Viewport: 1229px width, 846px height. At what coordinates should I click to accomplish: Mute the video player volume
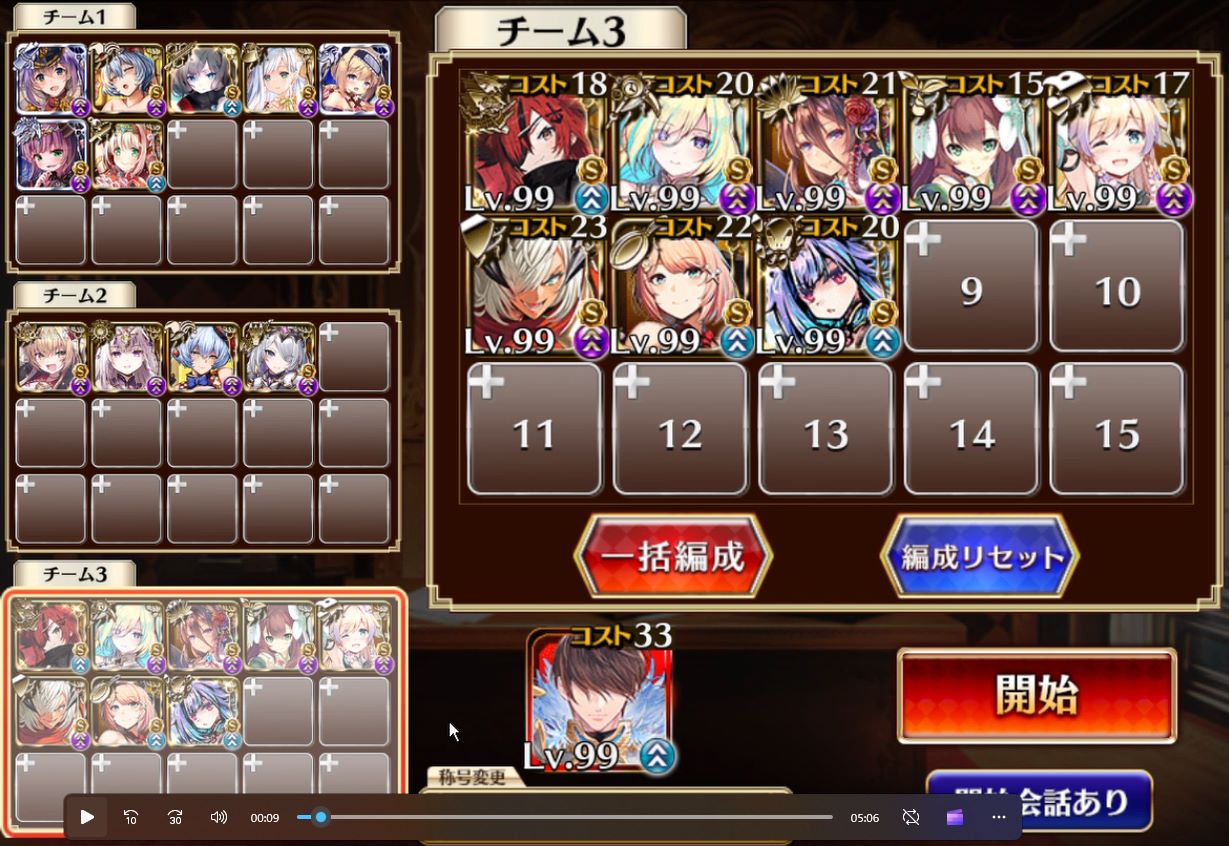point(219,817)
